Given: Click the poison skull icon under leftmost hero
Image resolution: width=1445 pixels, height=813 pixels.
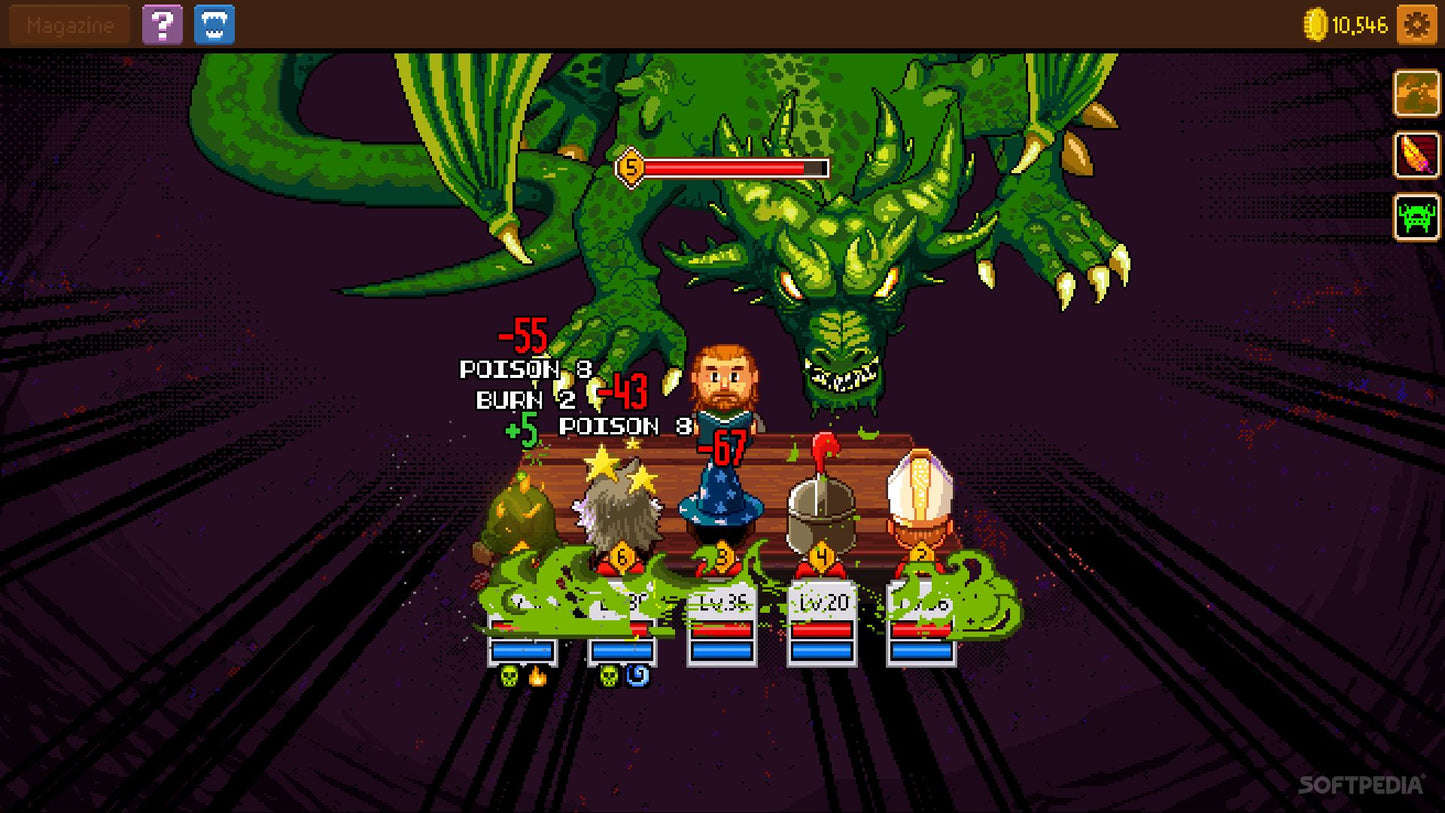Looking at the screenshot, I should (x=510, y=677).
